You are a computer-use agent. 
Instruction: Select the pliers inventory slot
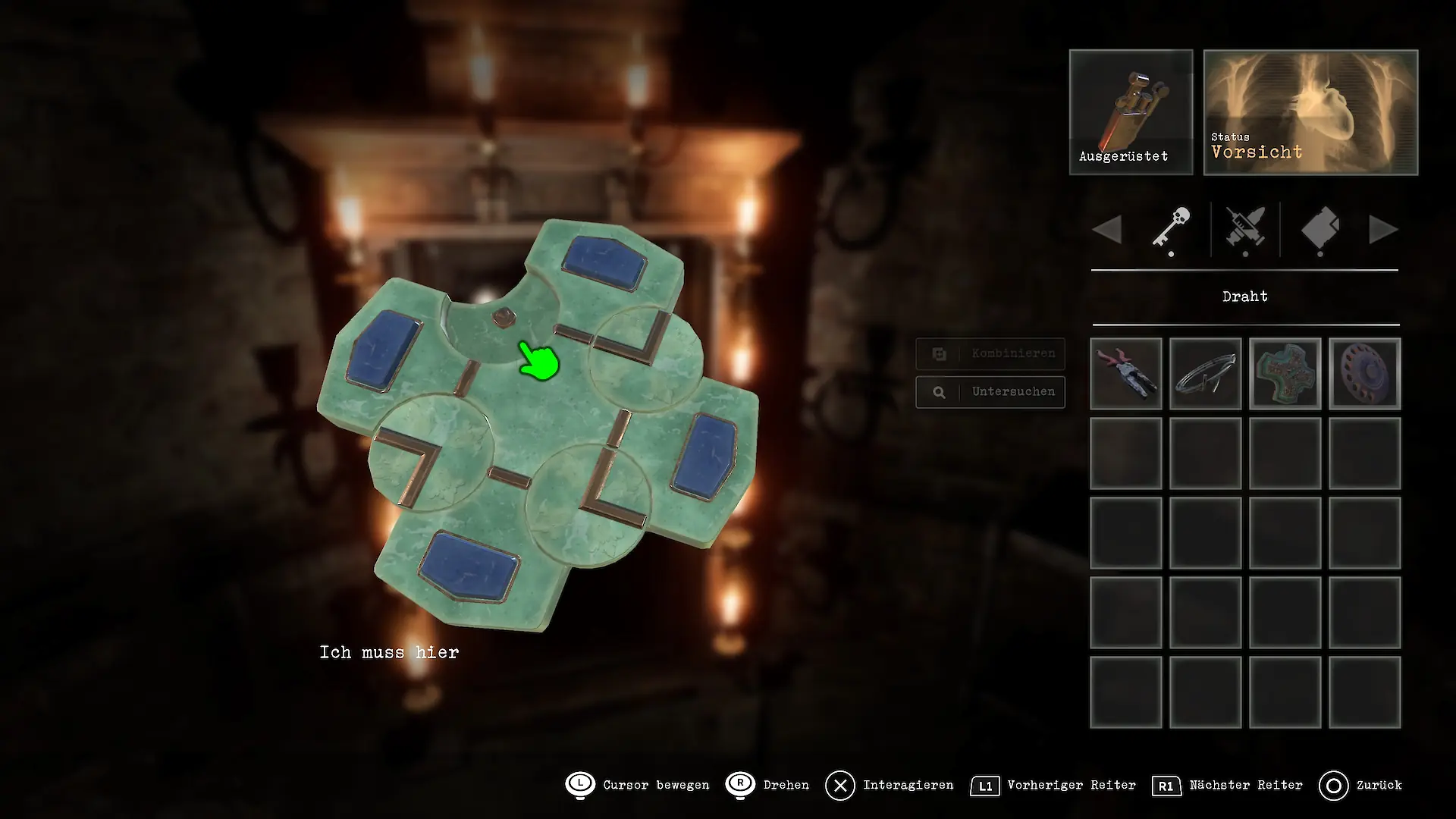[1126, 374]
